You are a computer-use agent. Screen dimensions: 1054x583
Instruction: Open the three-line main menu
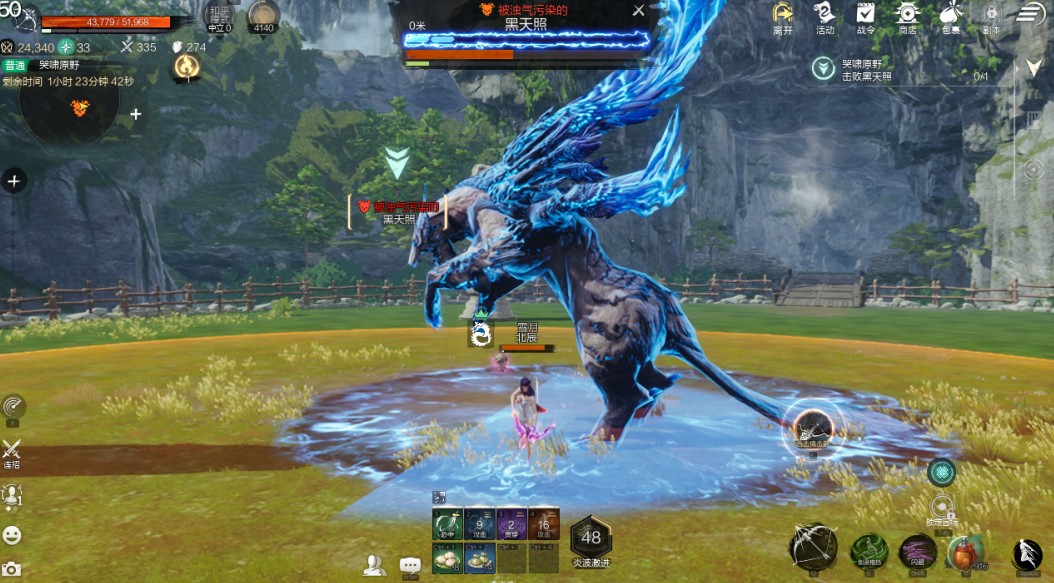[1032, 13]
